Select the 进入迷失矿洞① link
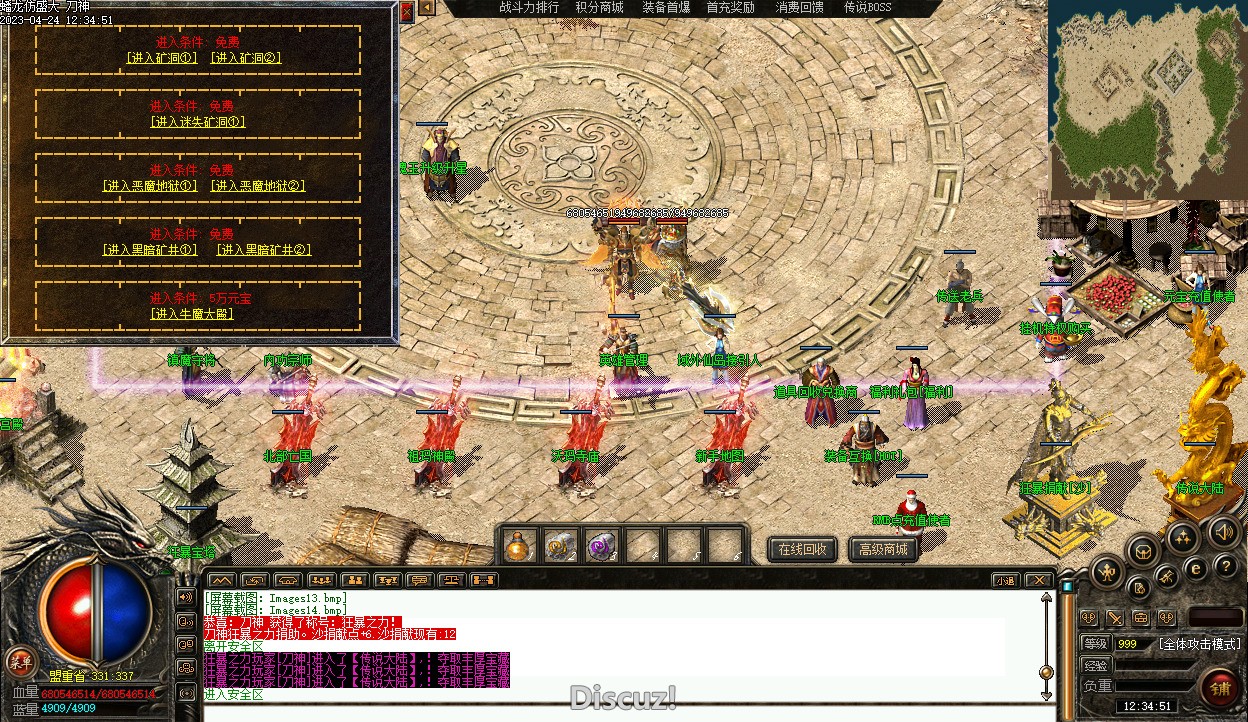The width and height of the screenshot is (1248, 722). (198, 122)
